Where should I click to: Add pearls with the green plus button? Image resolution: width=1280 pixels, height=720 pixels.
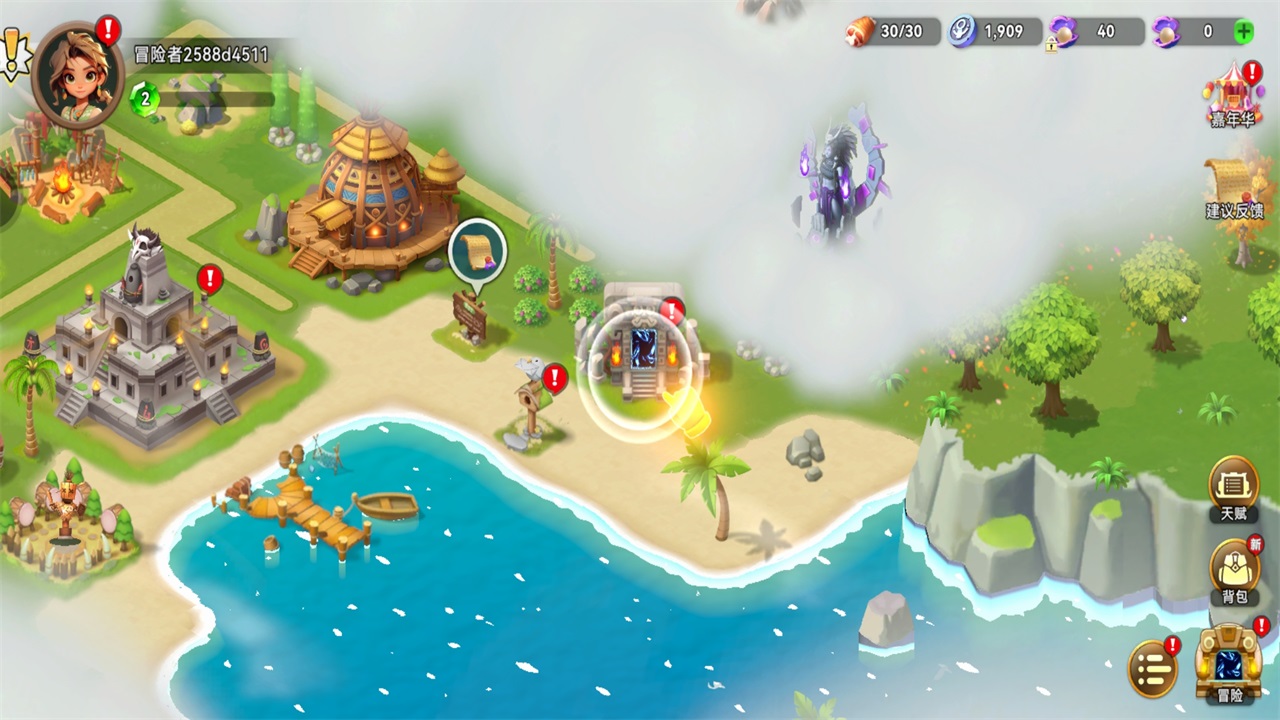[1243, 31]
